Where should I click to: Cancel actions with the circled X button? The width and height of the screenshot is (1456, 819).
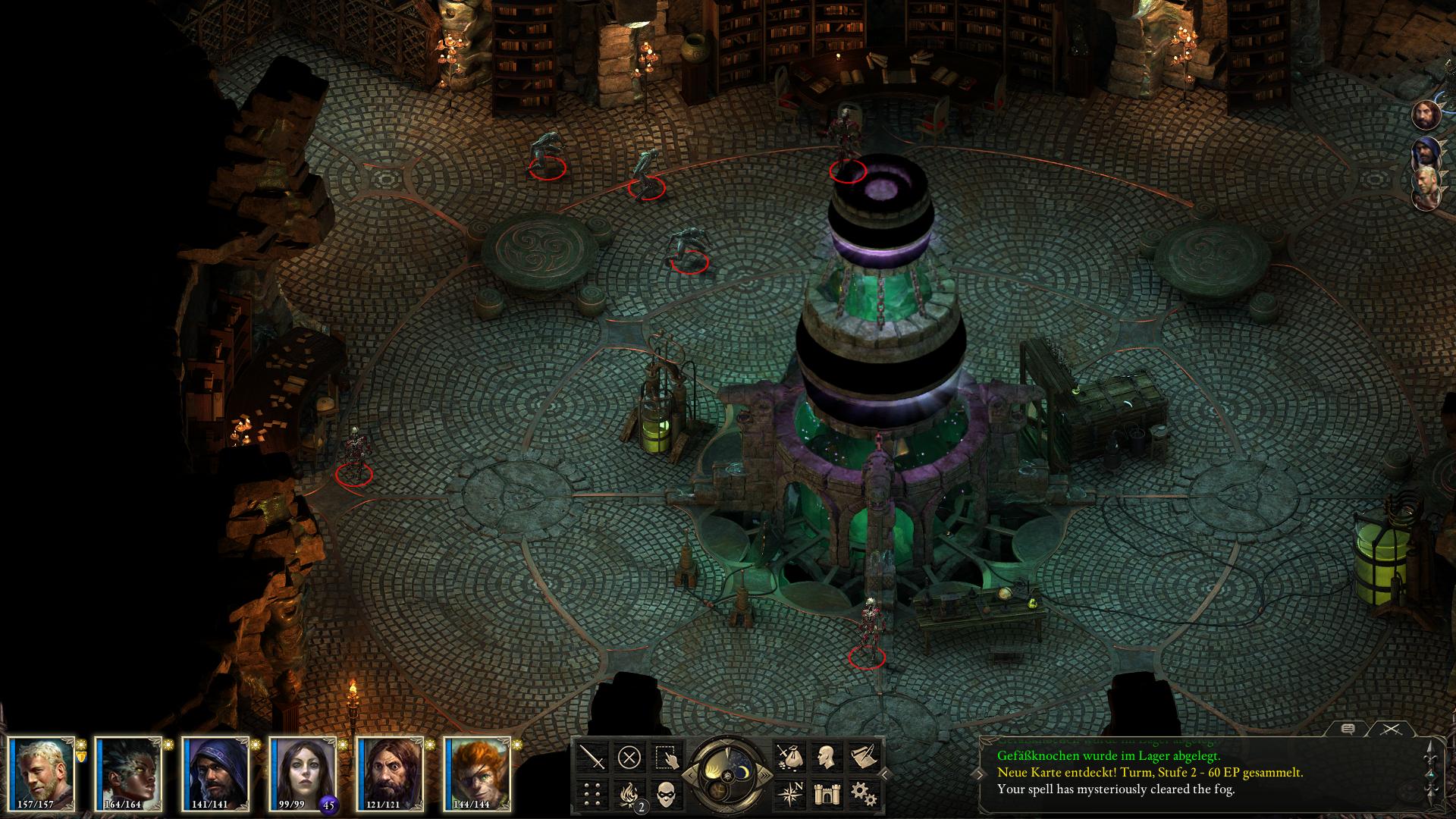[x=629, y=757]
